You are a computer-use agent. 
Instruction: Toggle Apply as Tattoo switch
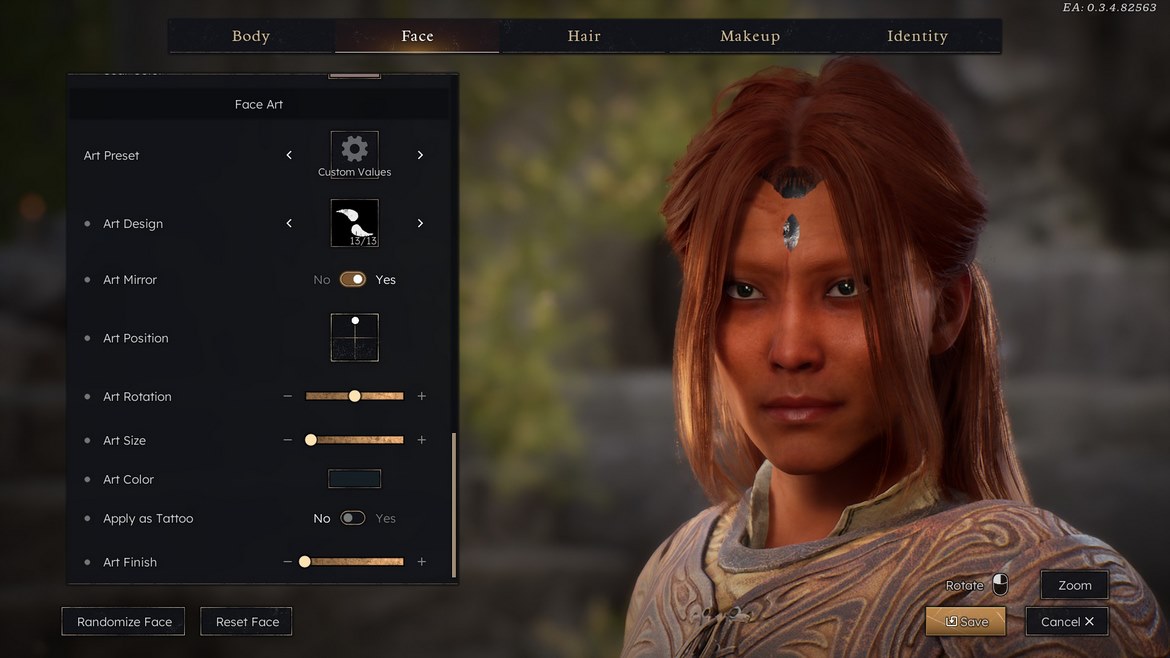(x=353, y=518)
